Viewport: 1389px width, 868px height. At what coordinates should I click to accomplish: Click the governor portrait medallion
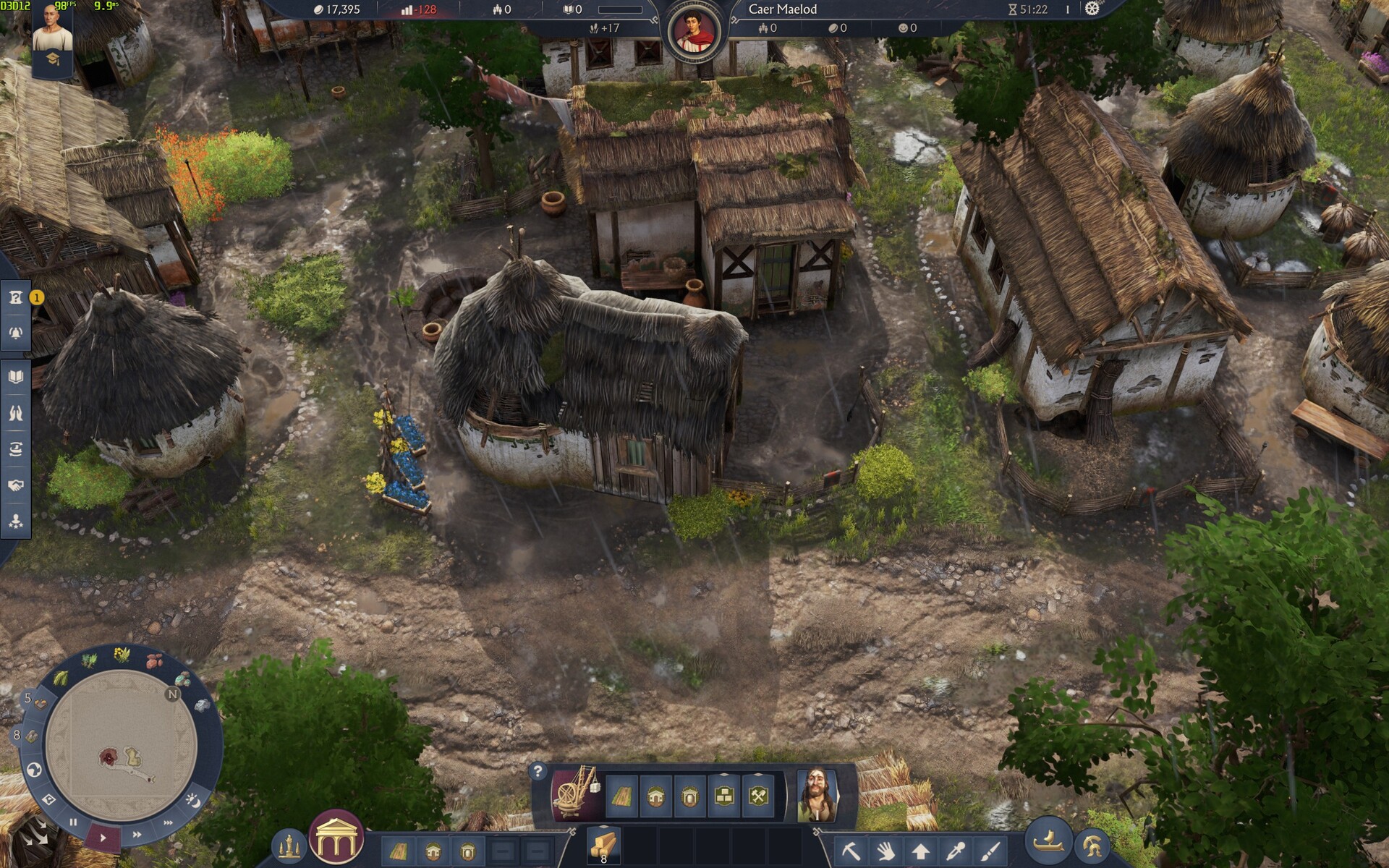(694, 32)
